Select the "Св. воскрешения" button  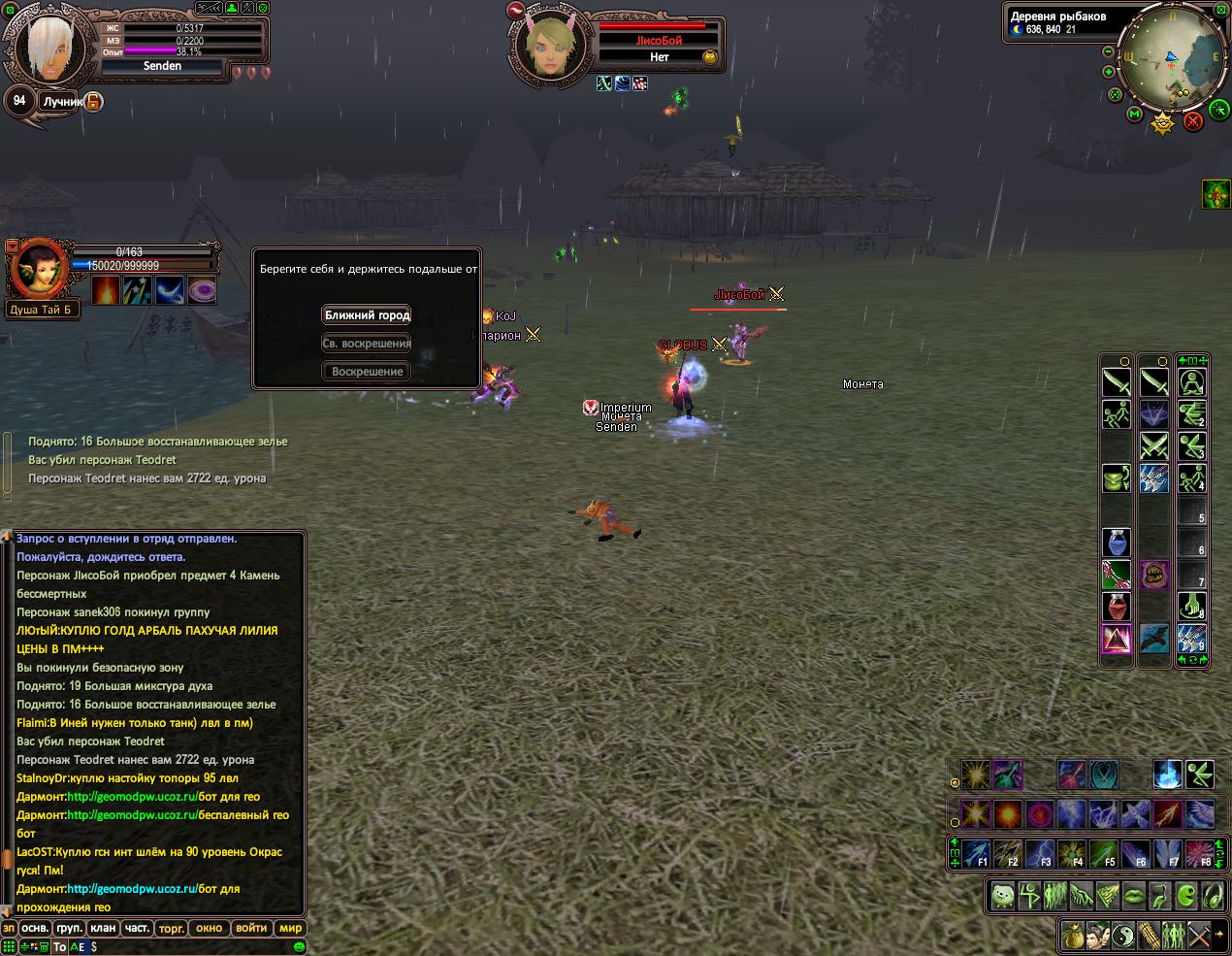tap(367, 344)
